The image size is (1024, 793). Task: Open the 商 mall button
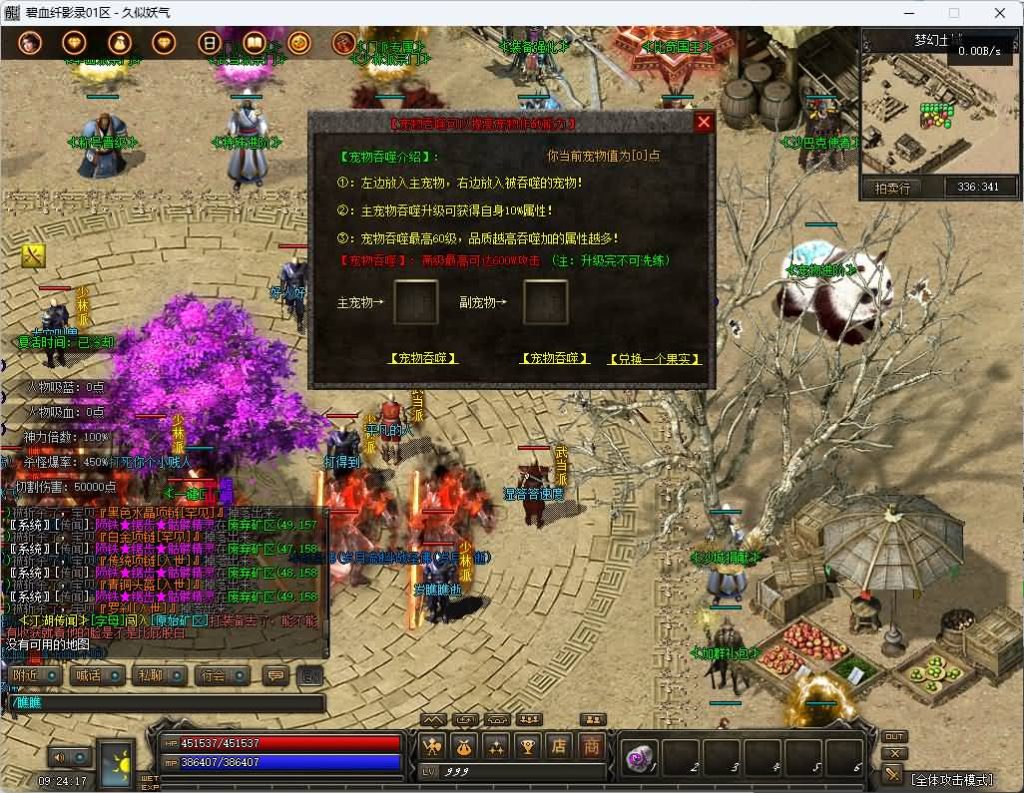coord(592,746)
